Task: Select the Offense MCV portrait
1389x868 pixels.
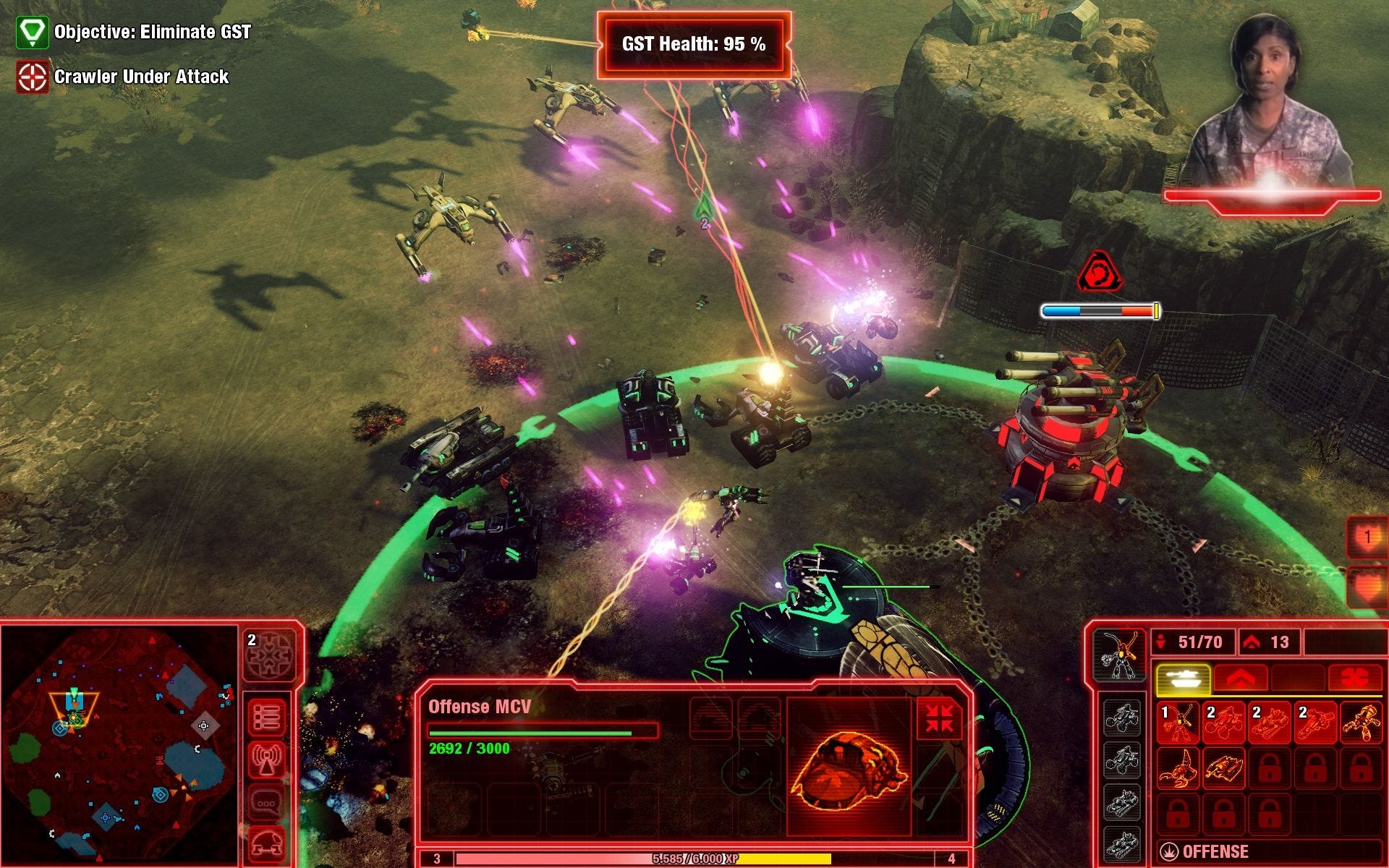Action: tap(848, 765)
